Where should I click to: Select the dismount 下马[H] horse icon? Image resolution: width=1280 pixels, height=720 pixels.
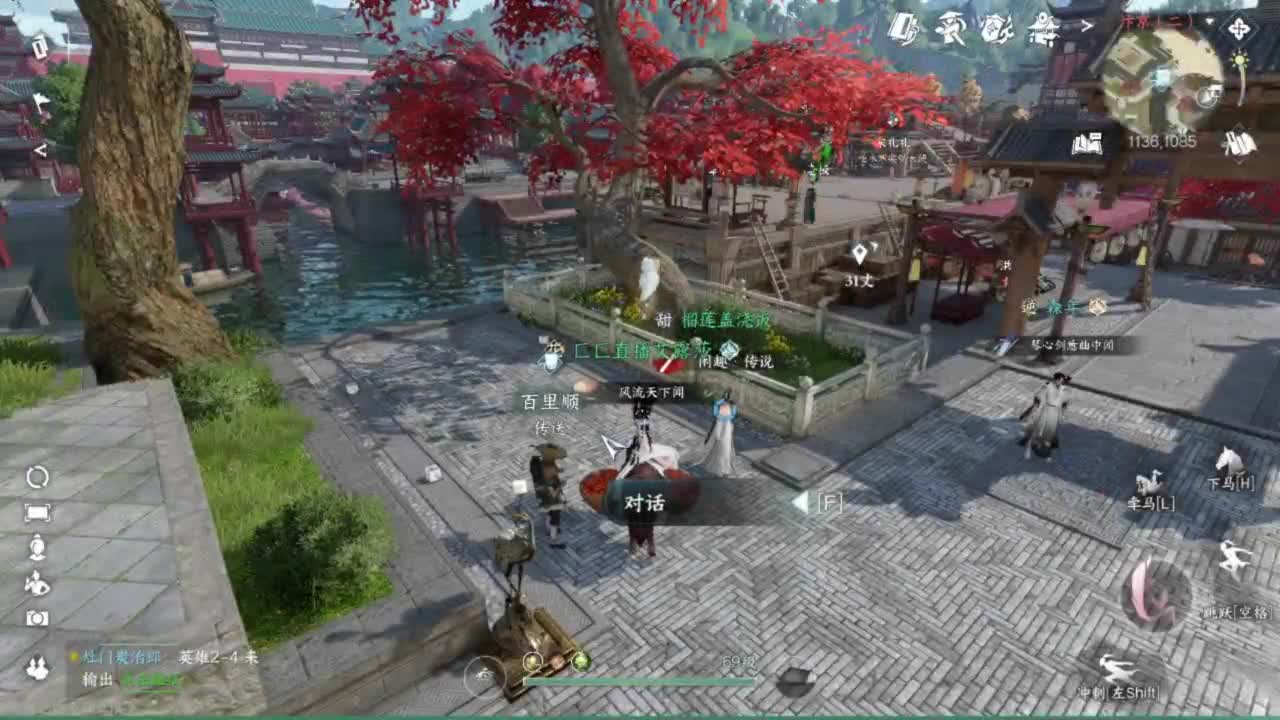click(1228, 460)
